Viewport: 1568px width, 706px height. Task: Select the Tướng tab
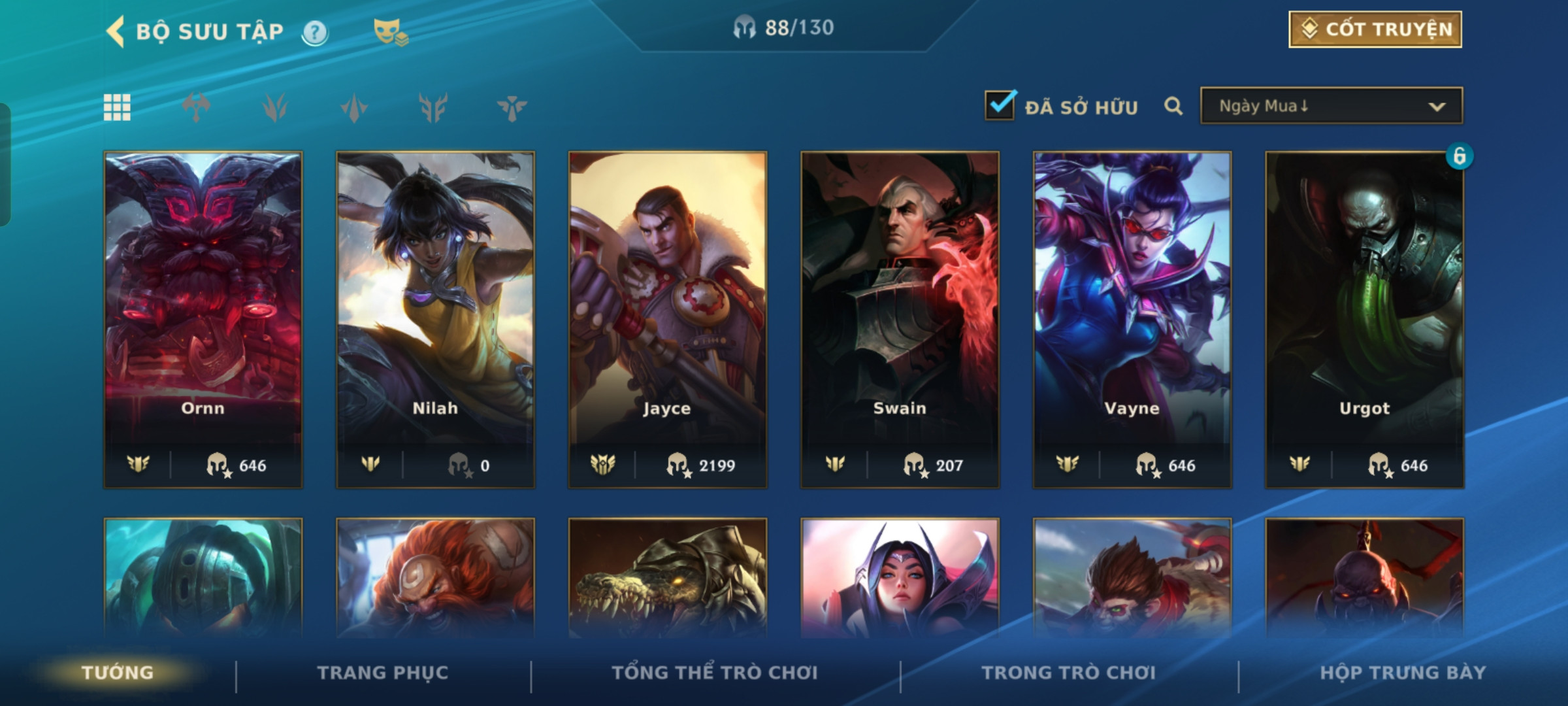pyautogui.click(x=118, y=673)
